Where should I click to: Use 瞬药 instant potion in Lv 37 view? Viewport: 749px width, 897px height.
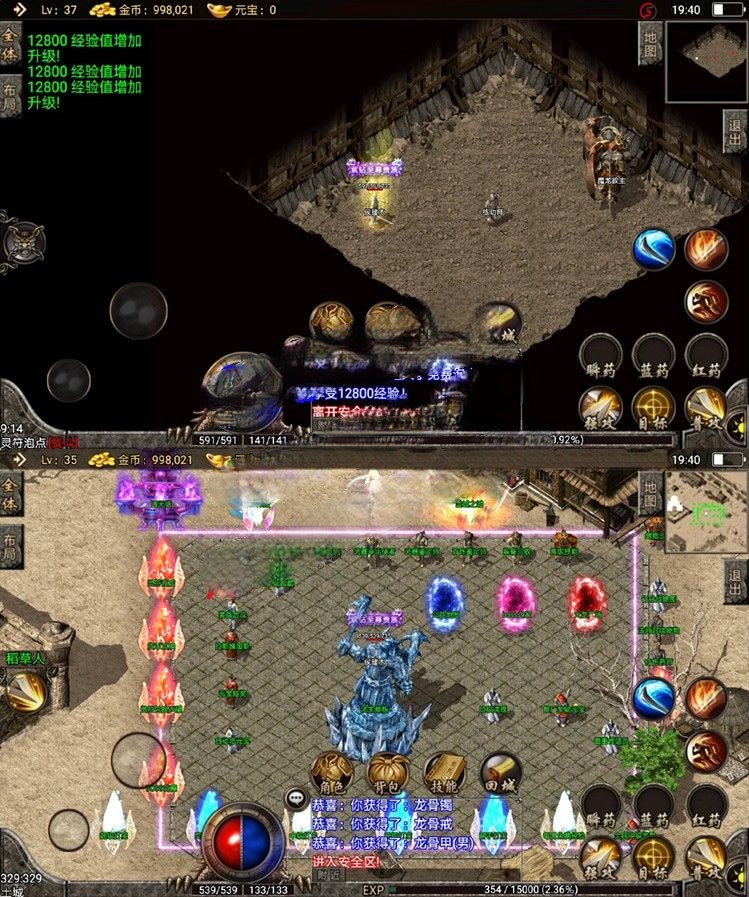click(600, 356)
